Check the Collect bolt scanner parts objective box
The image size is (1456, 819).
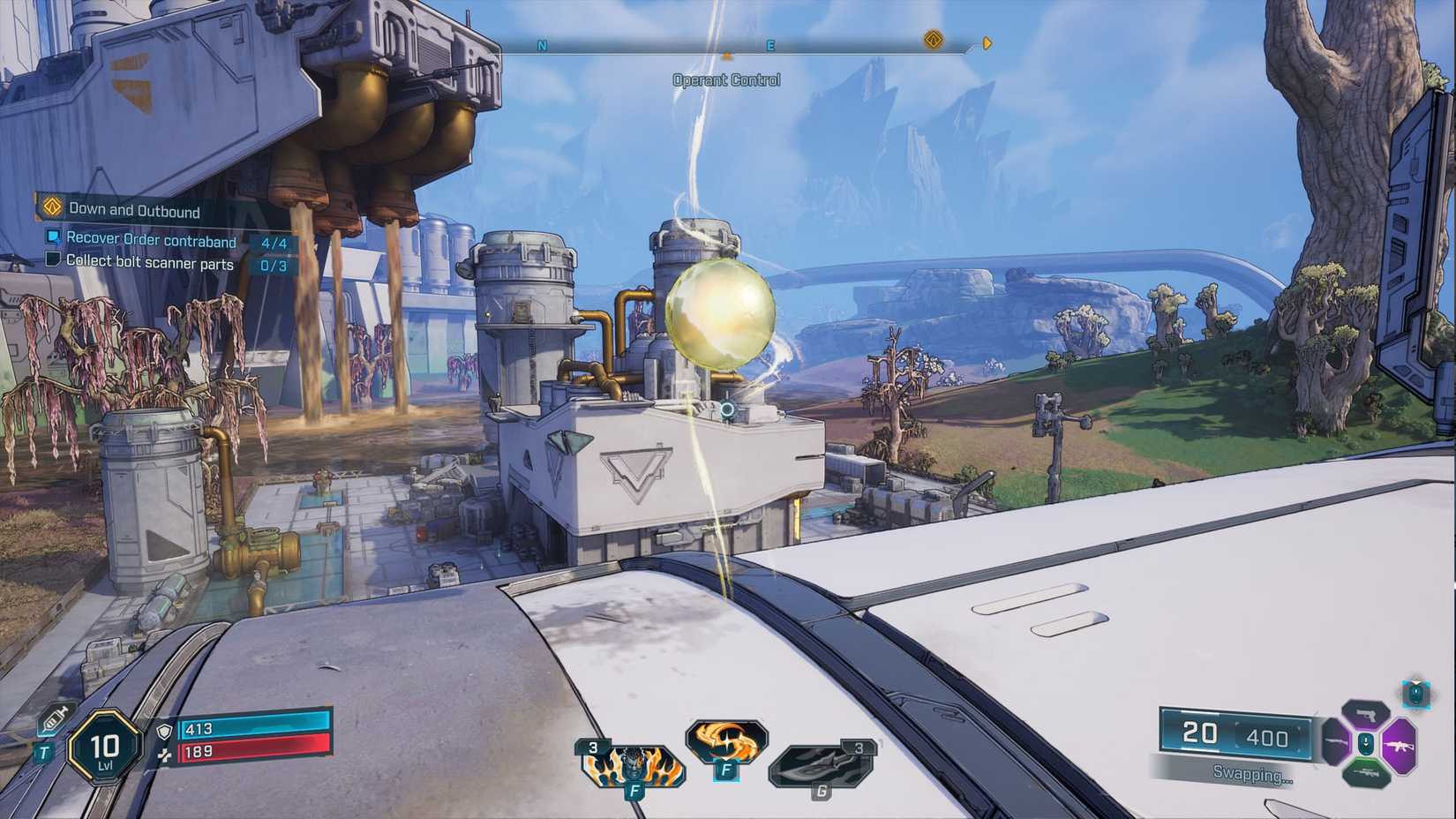(53, 260)
